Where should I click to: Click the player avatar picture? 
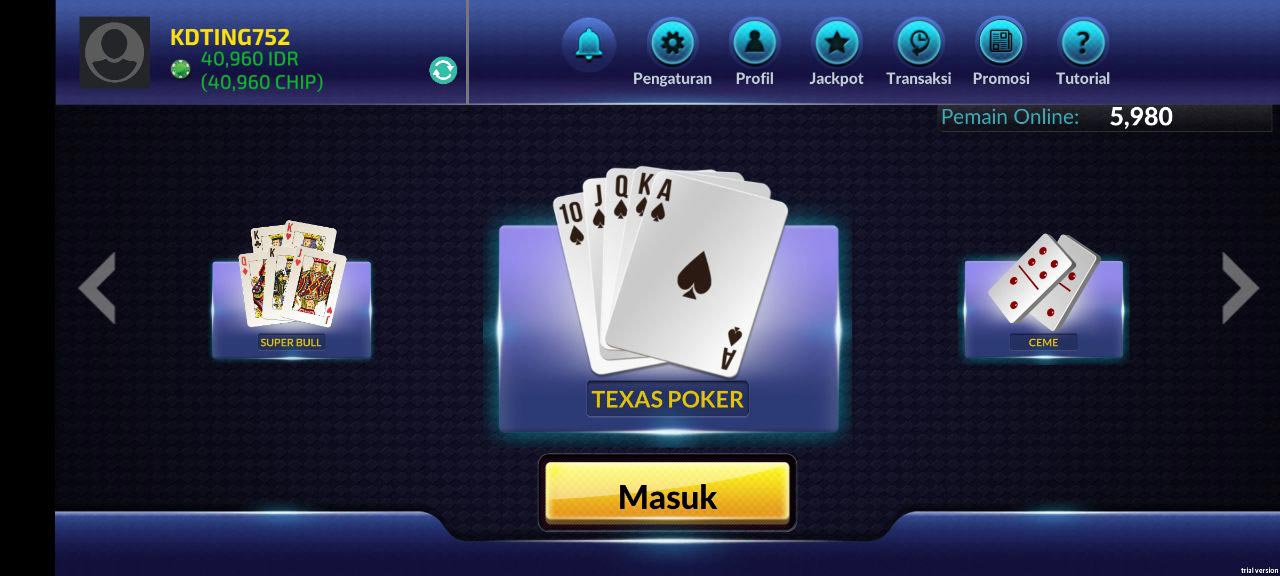[115, 52]
